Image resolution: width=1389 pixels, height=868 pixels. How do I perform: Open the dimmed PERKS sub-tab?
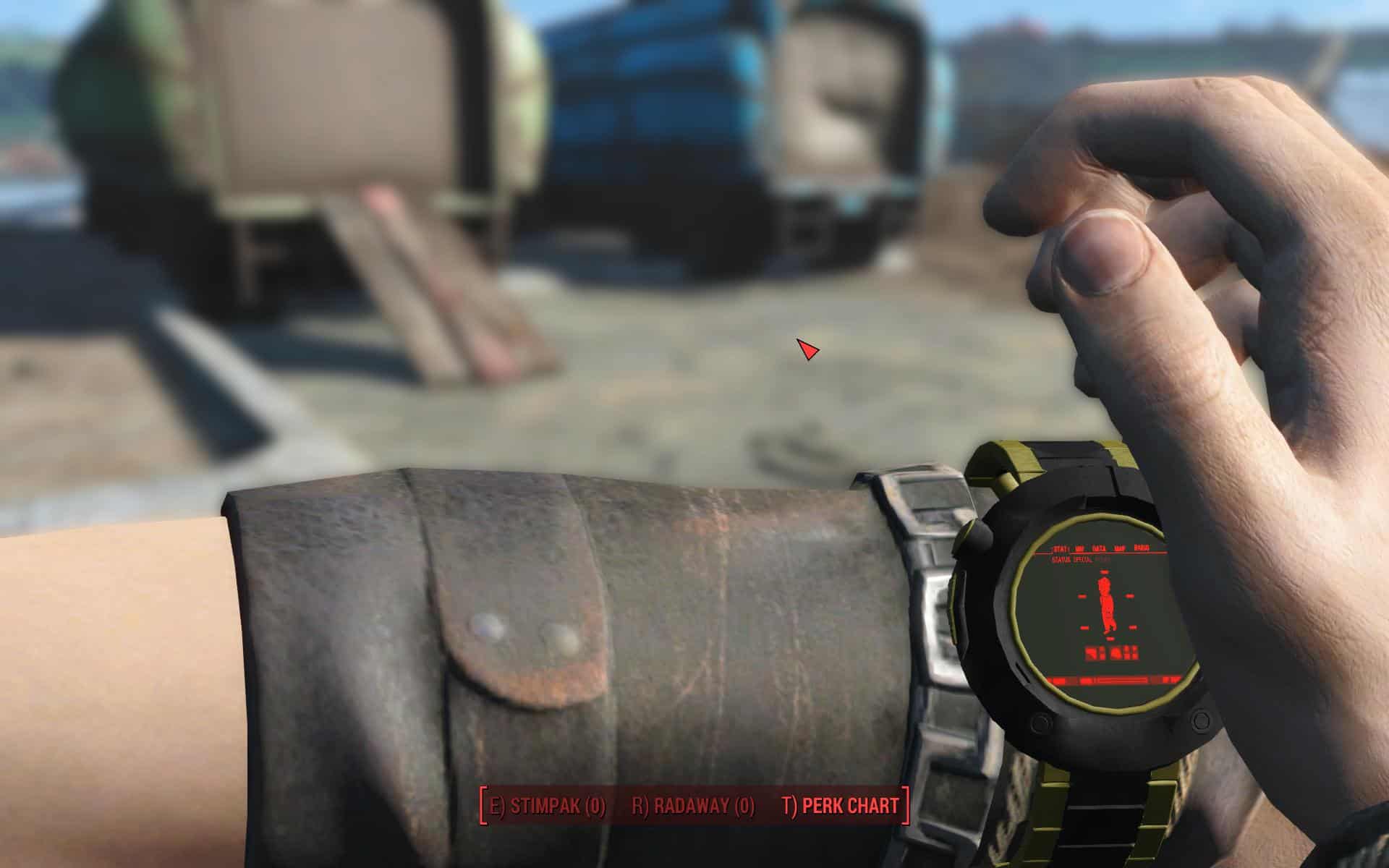click(1102, 559)
